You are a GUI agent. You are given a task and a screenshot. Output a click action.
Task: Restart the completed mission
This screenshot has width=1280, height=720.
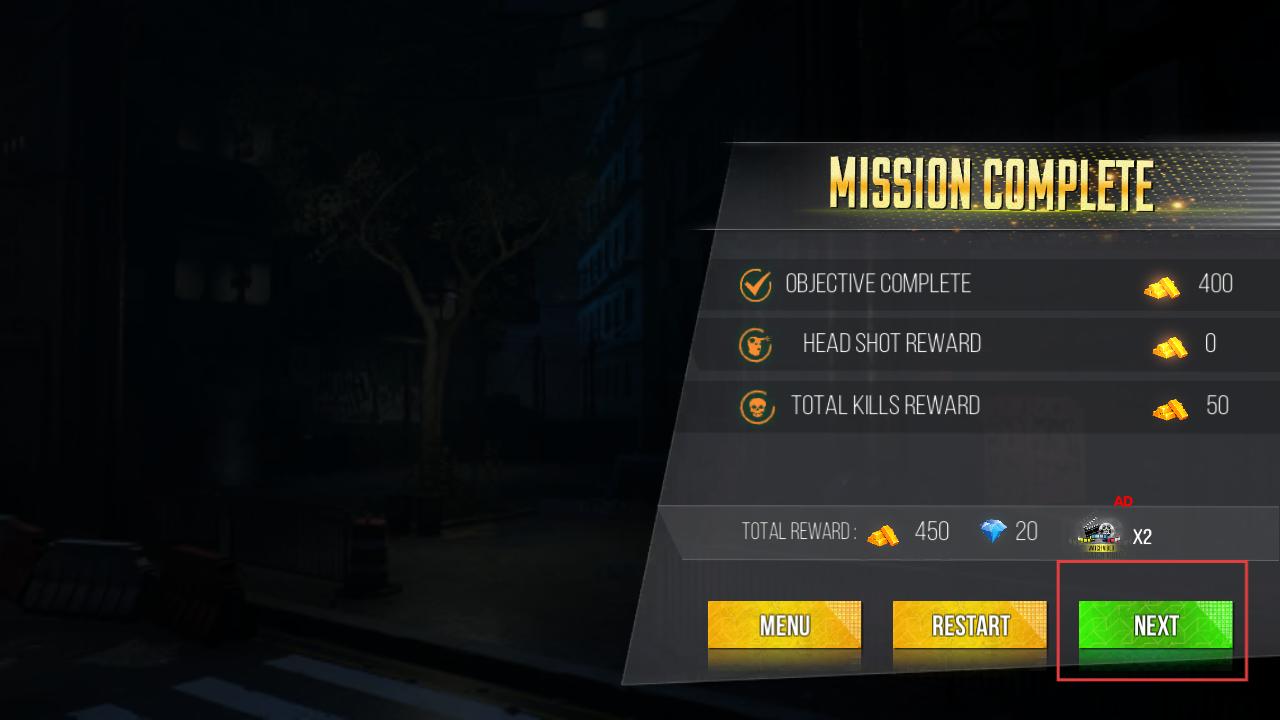pyautogui.click(x=969, y=625)
